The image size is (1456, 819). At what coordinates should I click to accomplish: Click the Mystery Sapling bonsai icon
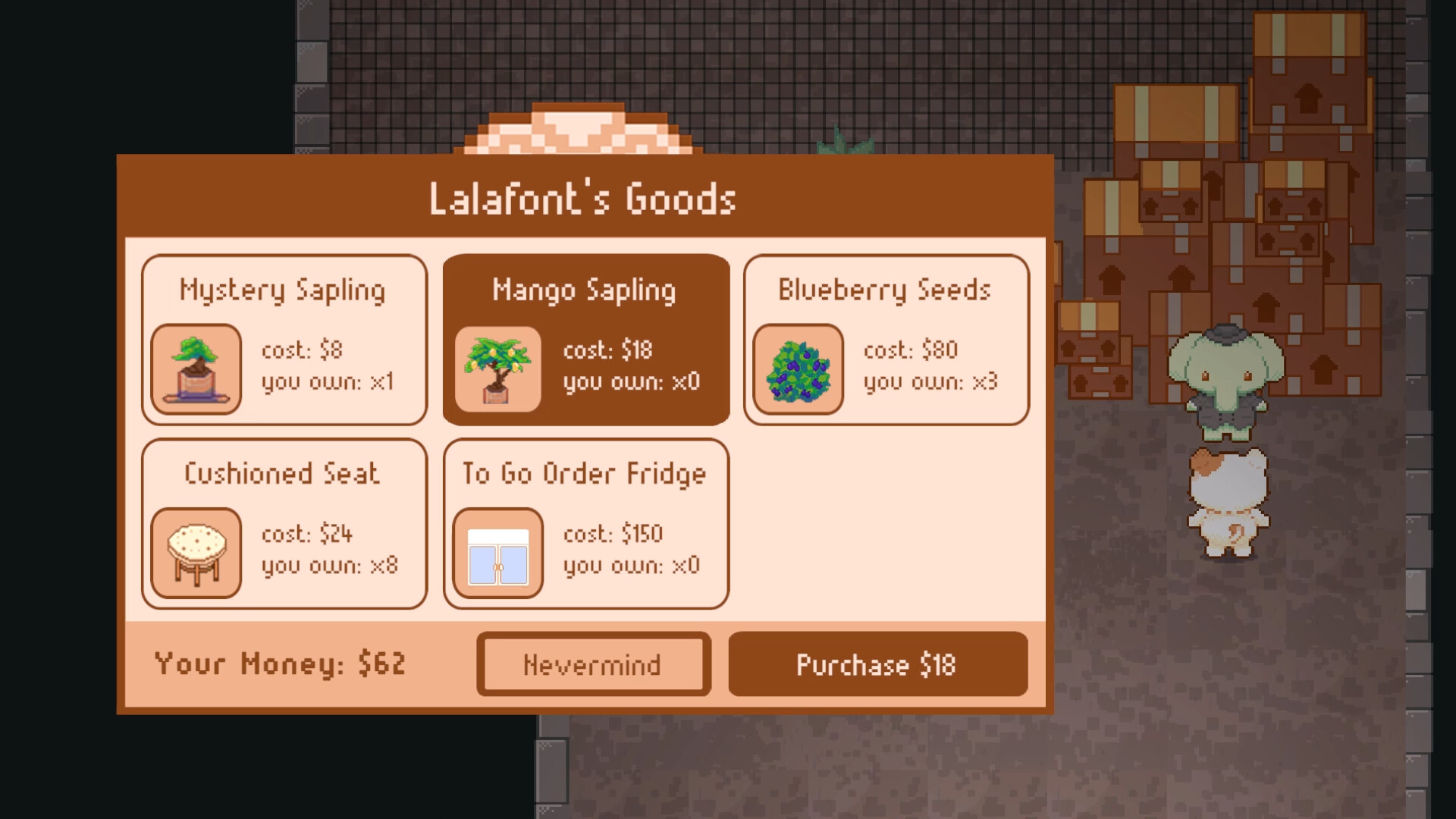(196, 369)
